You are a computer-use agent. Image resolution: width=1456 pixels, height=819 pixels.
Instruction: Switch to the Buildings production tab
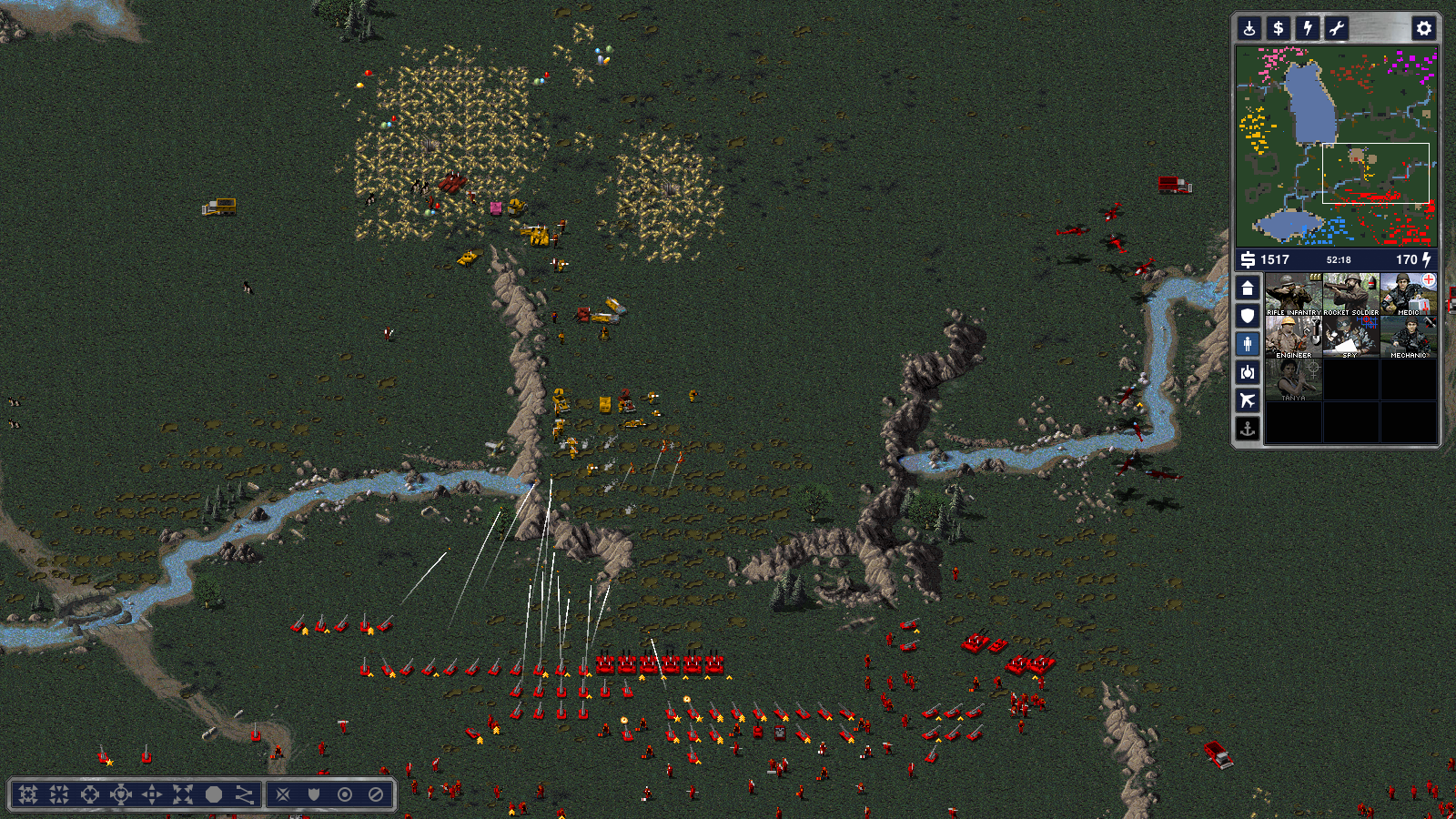(1248, 288)
